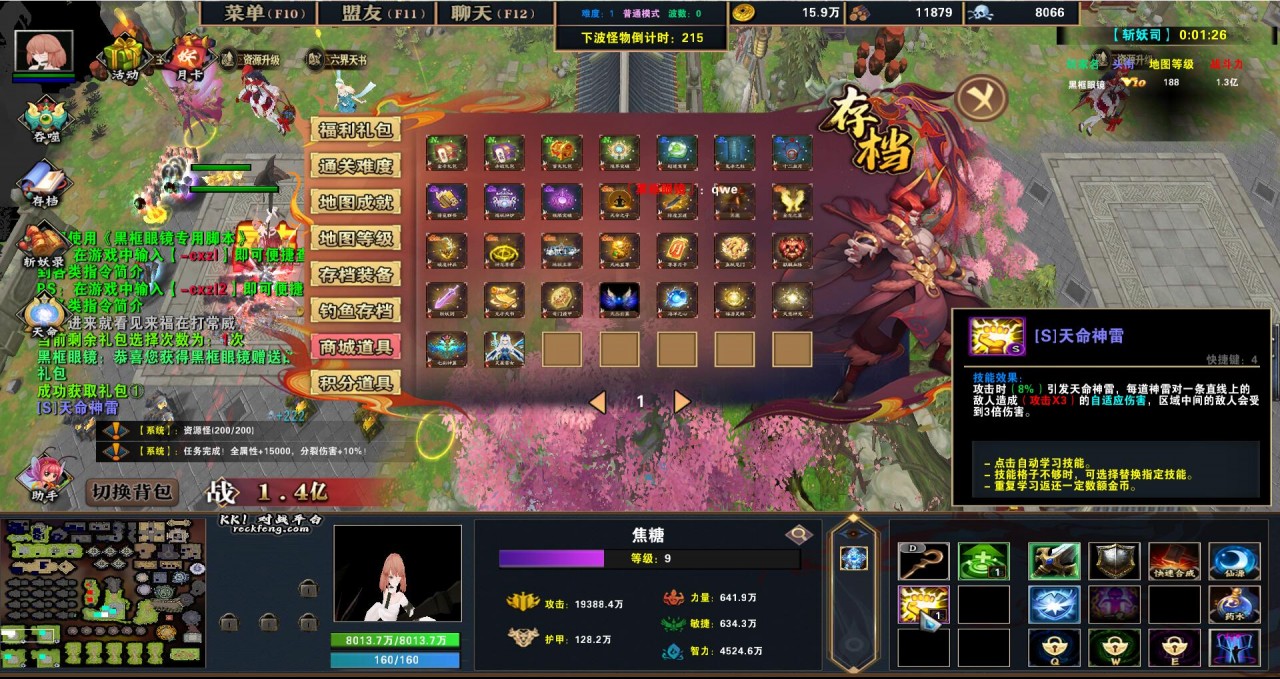This screenshot has height=679, width=1280.
Task: Select the 商城道具 tab
Action: click(355, 347)
